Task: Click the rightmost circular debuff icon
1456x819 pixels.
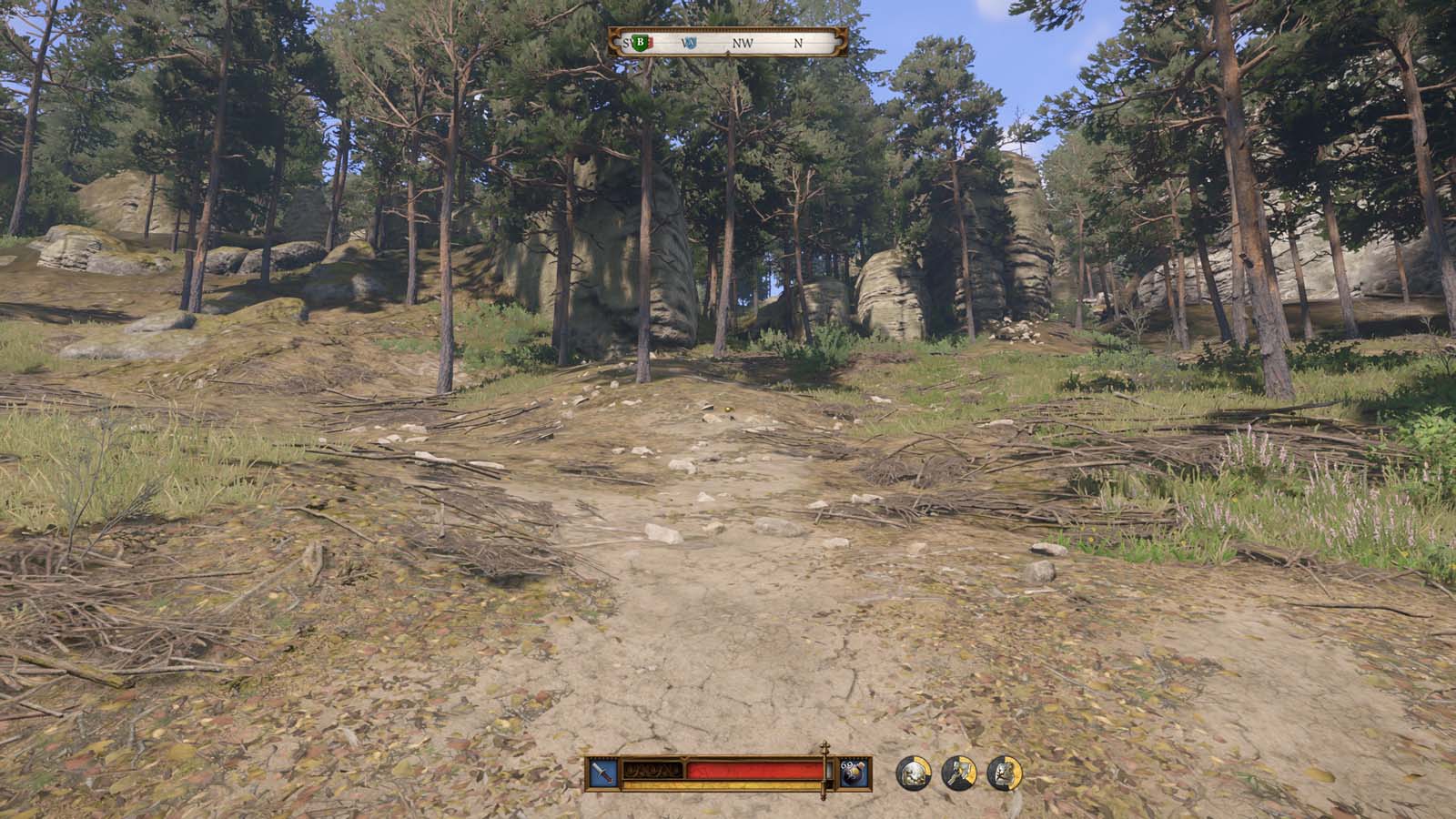Action: coord(1002,773)
